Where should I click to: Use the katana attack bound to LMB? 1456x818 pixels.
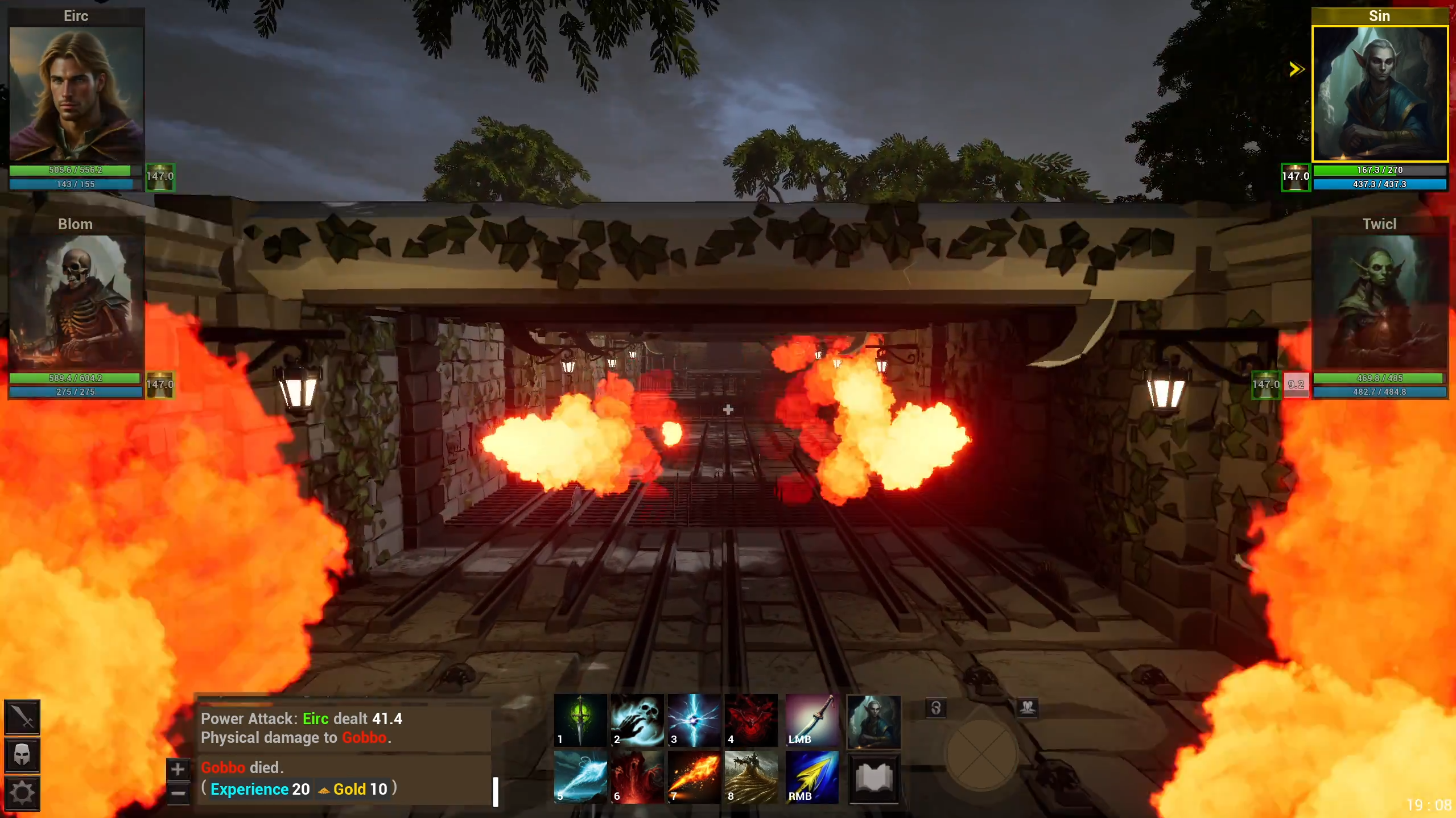click(x=810, y=721)
